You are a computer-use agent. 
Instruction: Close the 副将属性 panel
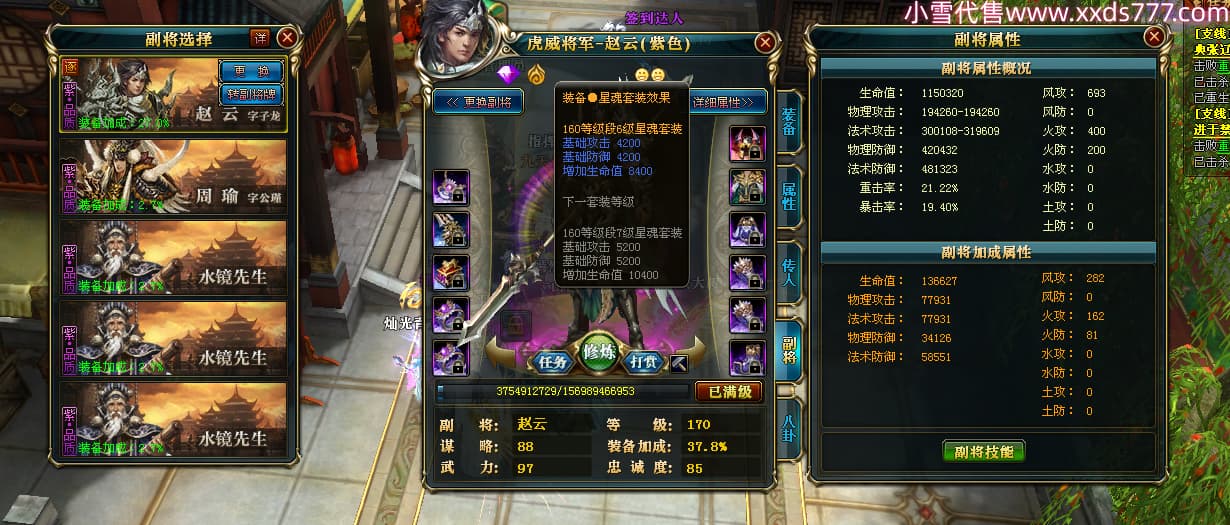pos(1155,37)
